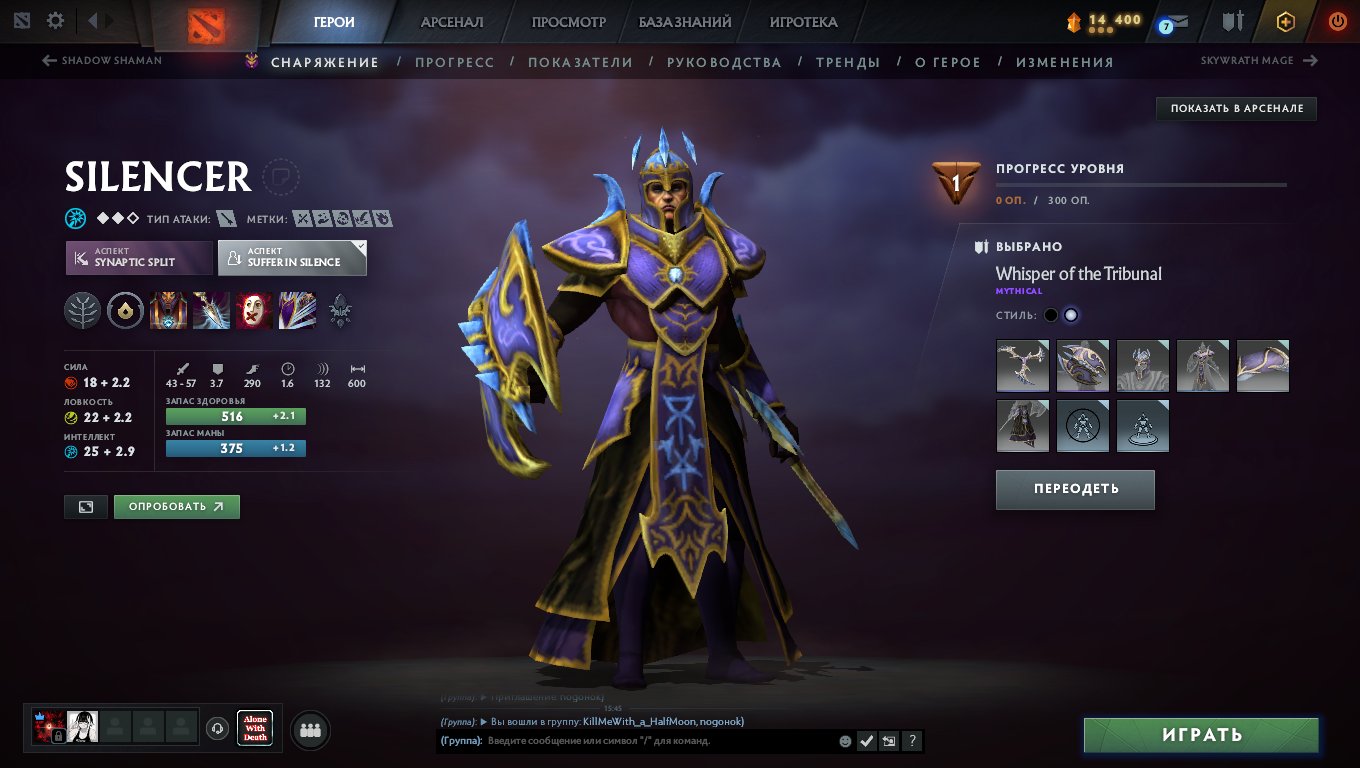Toggle ready status with the checkmark in chat bar

(866, 741)
